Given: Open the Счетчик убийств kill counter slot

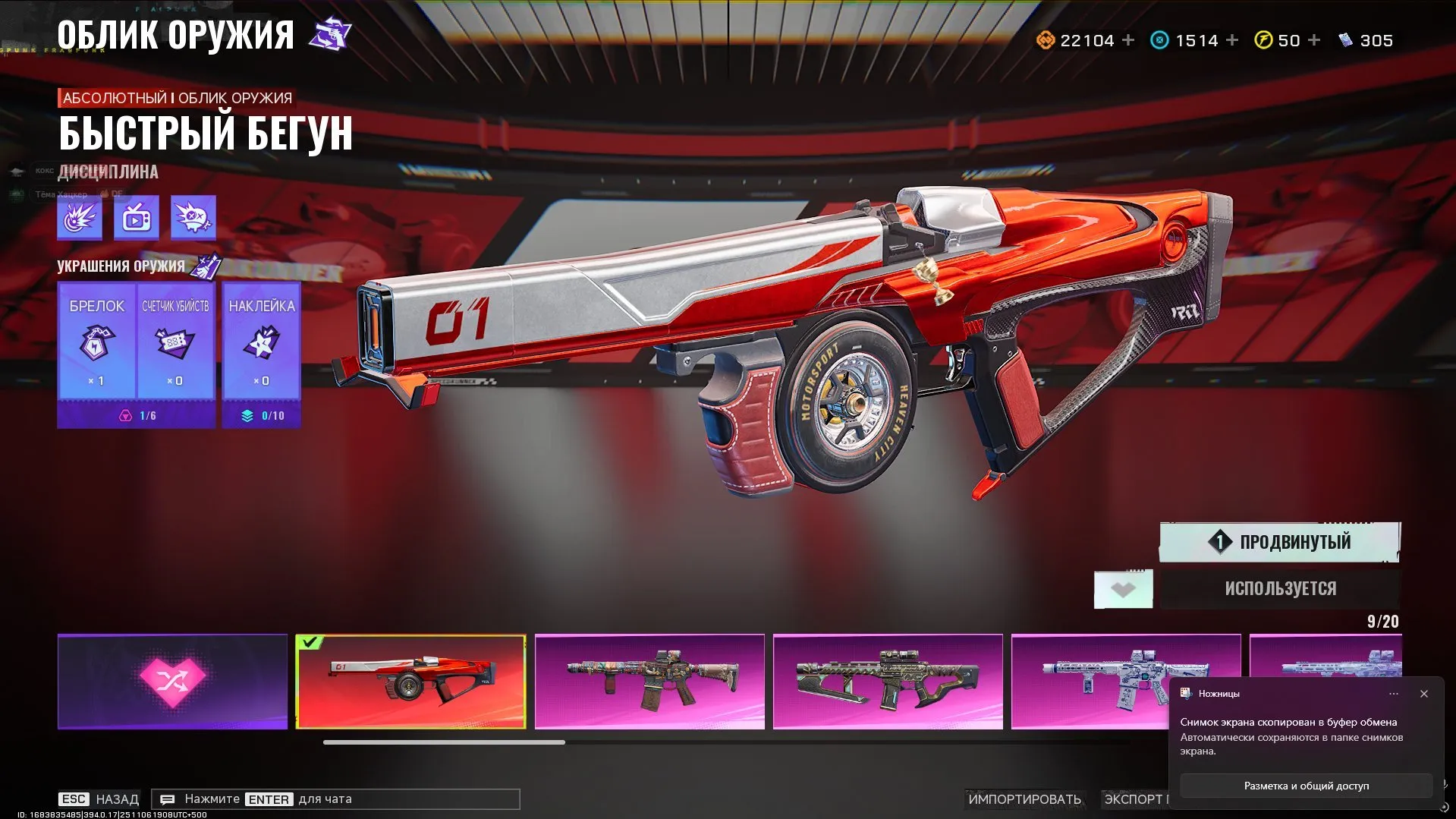Looking at the screenshot, I should (x=175, y=341).
